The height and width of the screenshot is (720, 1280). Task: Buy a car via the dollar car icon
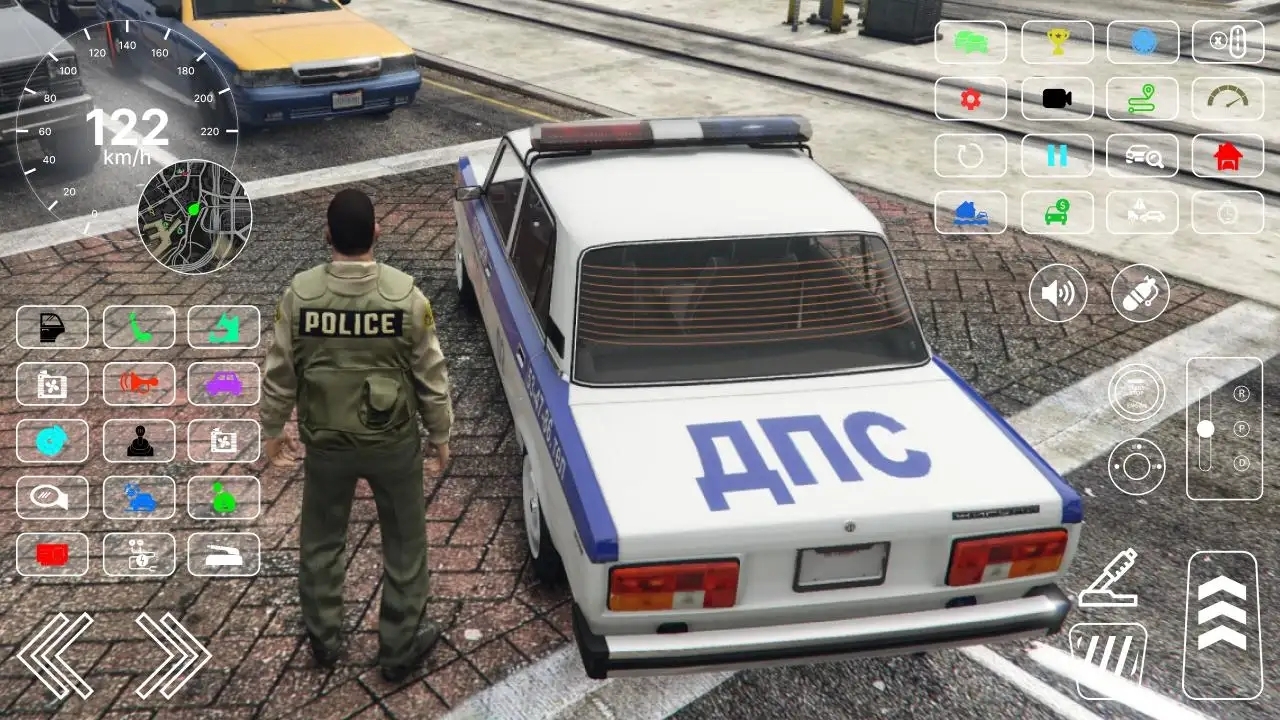pos(1058,212)
